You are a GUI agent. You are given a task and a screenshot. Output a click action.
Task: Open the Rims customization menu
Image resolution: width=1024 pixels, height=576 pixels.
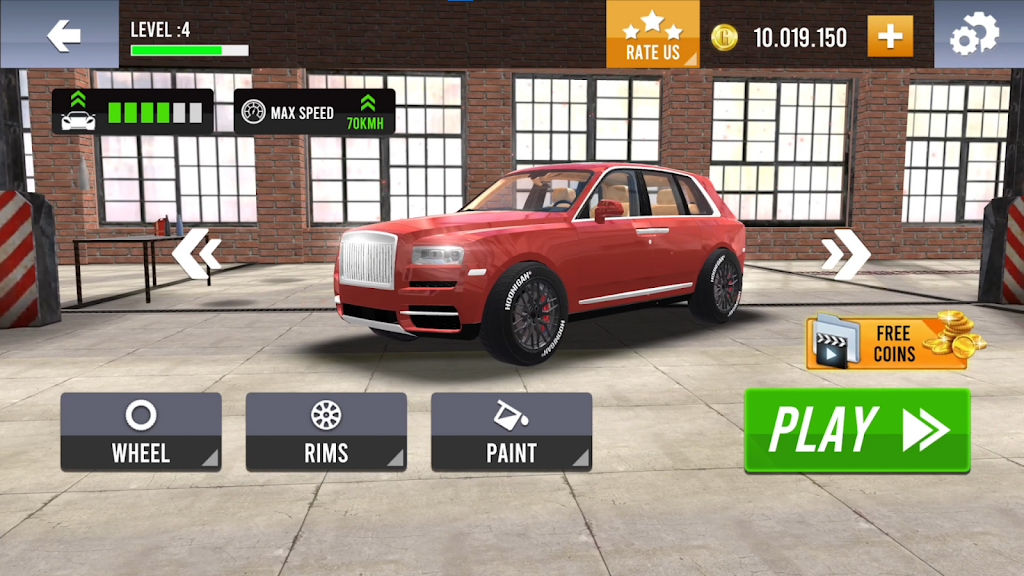(326, 431)
